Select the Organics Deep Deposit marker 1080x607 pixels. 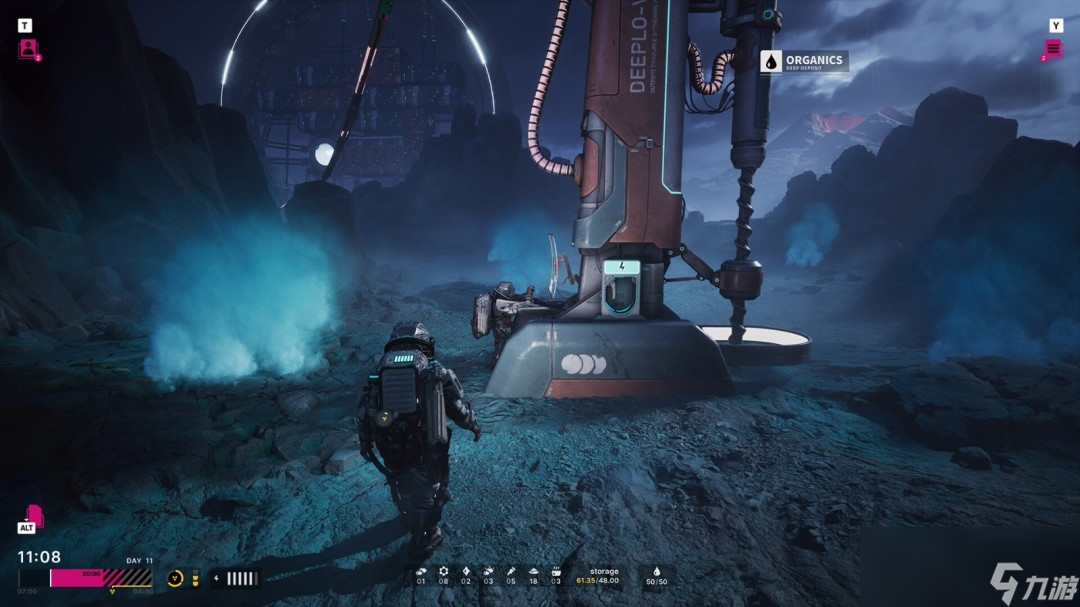click(804, 62)
